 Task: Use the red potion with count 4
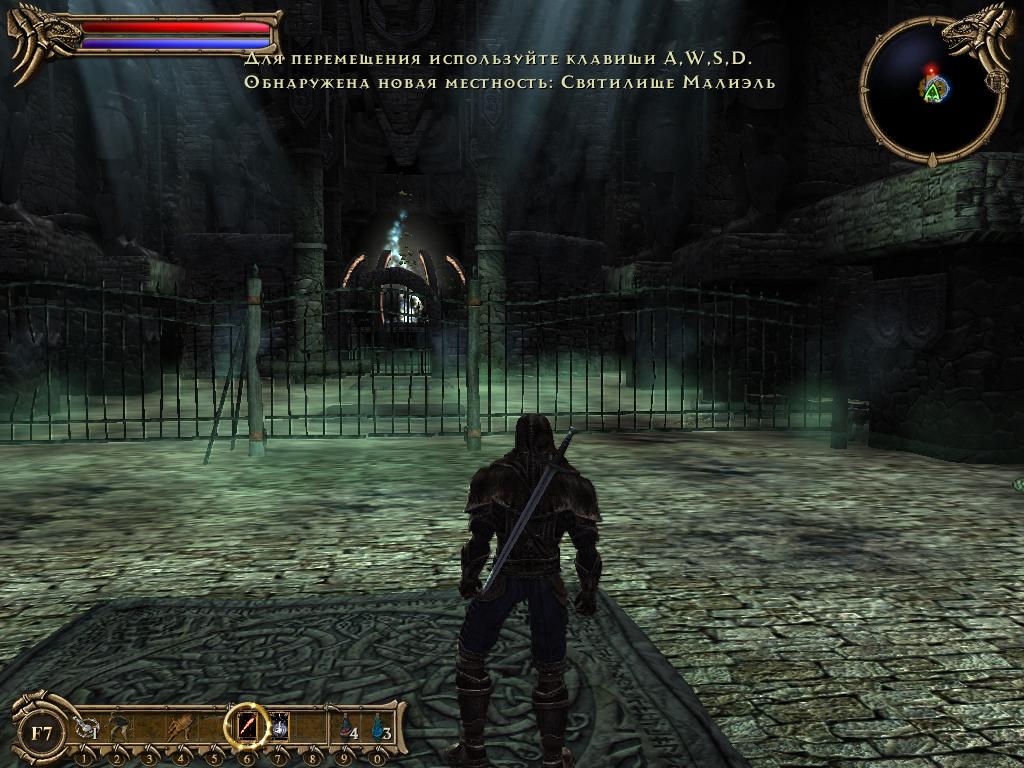[x=346, y=728]
